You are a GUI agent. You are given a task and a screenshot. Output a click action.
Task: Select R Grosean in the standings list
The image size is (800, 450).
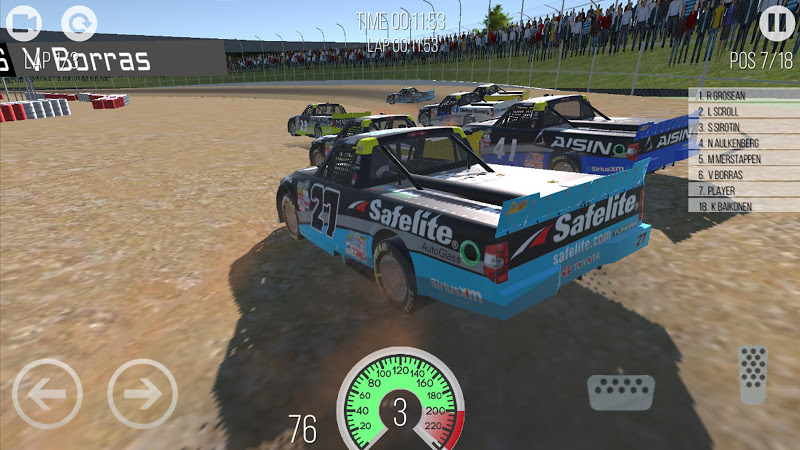(x=743, y=96)
